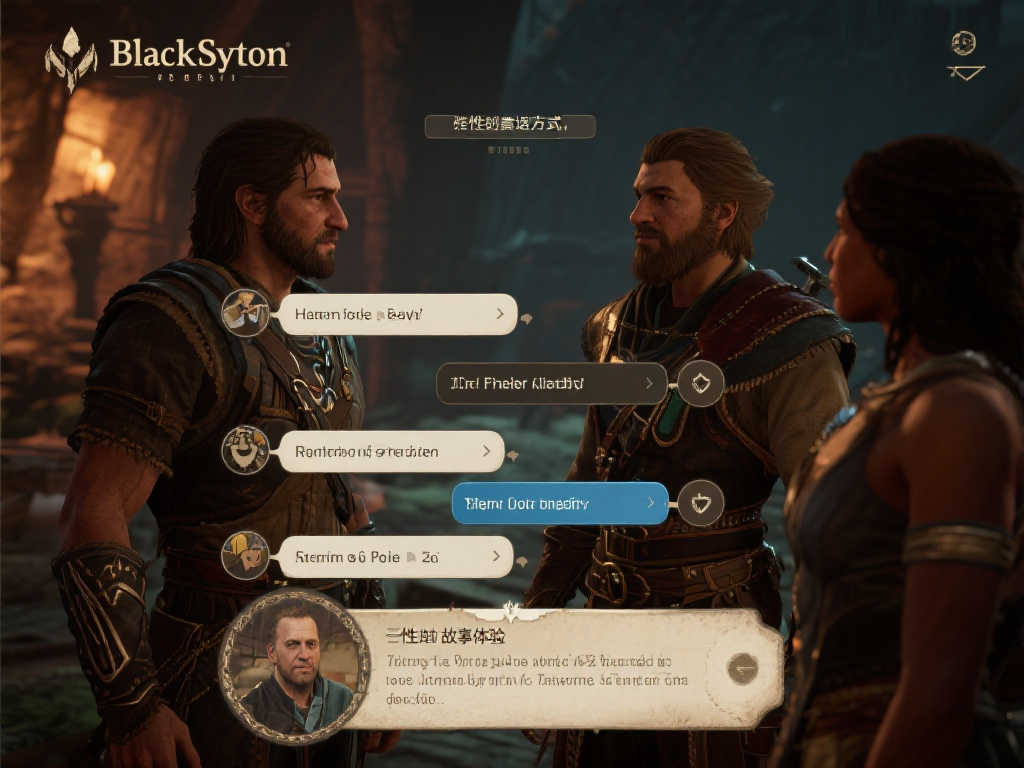
Task: Click the round emblem icon beside the dark reply
Action: [701, 383]
